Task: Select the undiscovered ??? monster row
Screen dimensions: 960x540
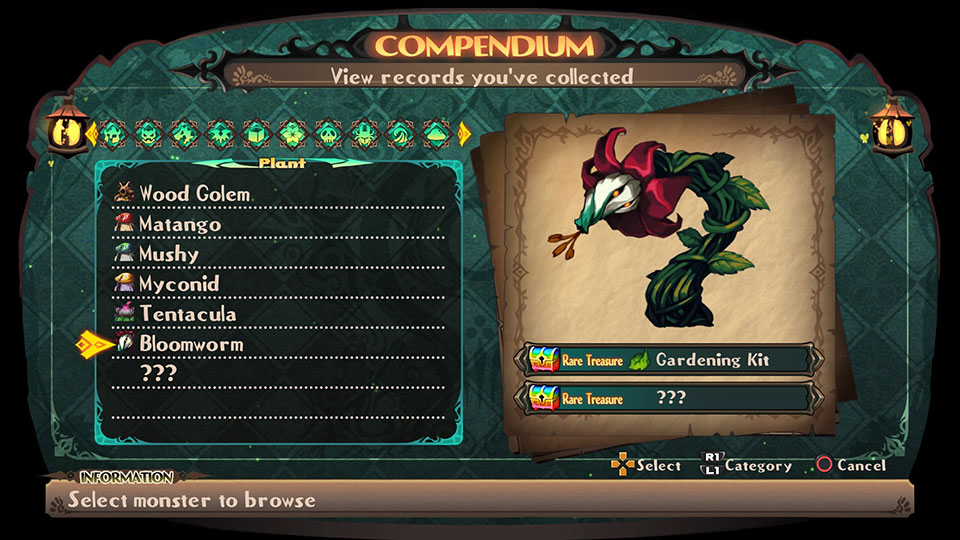Action: tap(158, 374)
